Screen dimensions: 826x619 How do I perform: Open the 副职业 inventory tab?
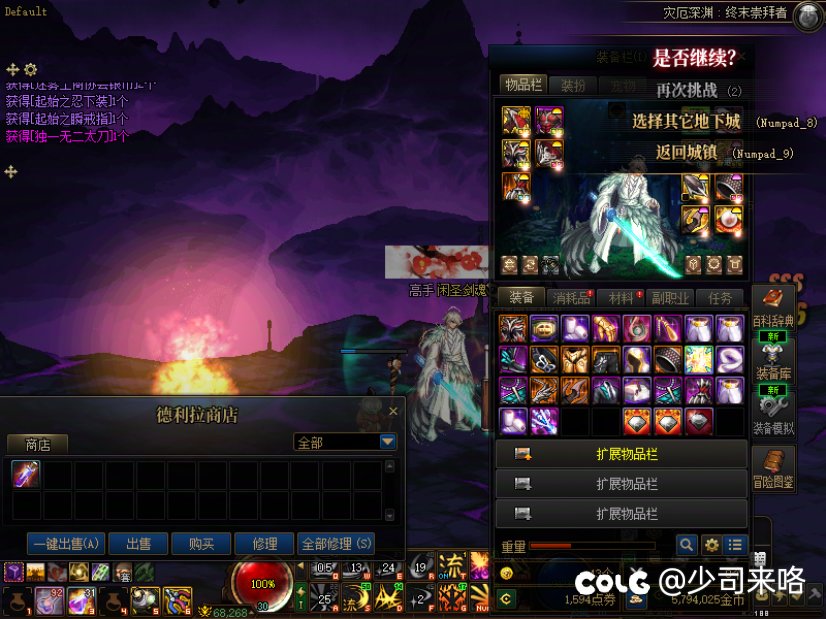click(670, 297)
